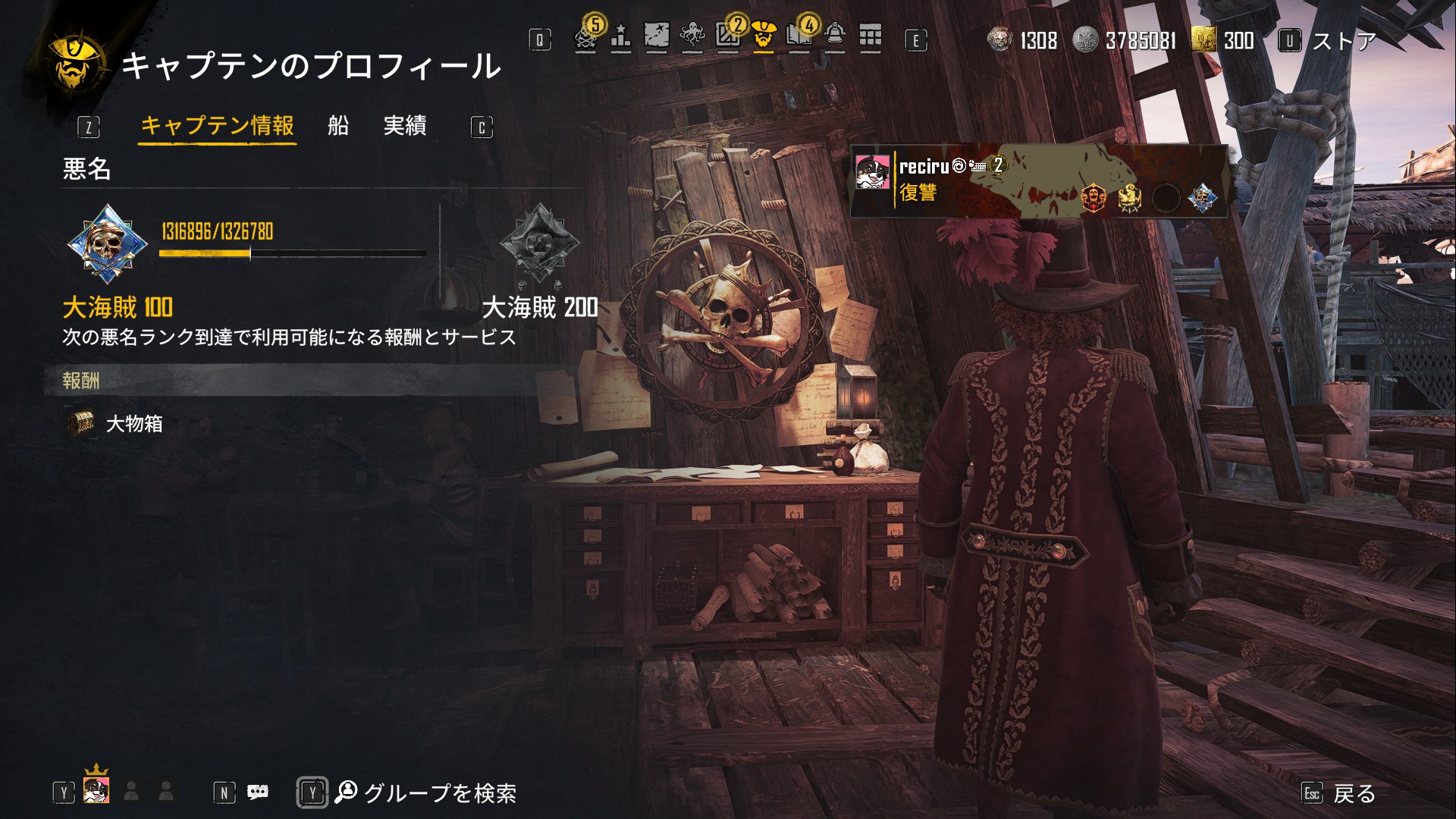
Task: Open the skull bell notifications icon
Action: tap(835, 36)
